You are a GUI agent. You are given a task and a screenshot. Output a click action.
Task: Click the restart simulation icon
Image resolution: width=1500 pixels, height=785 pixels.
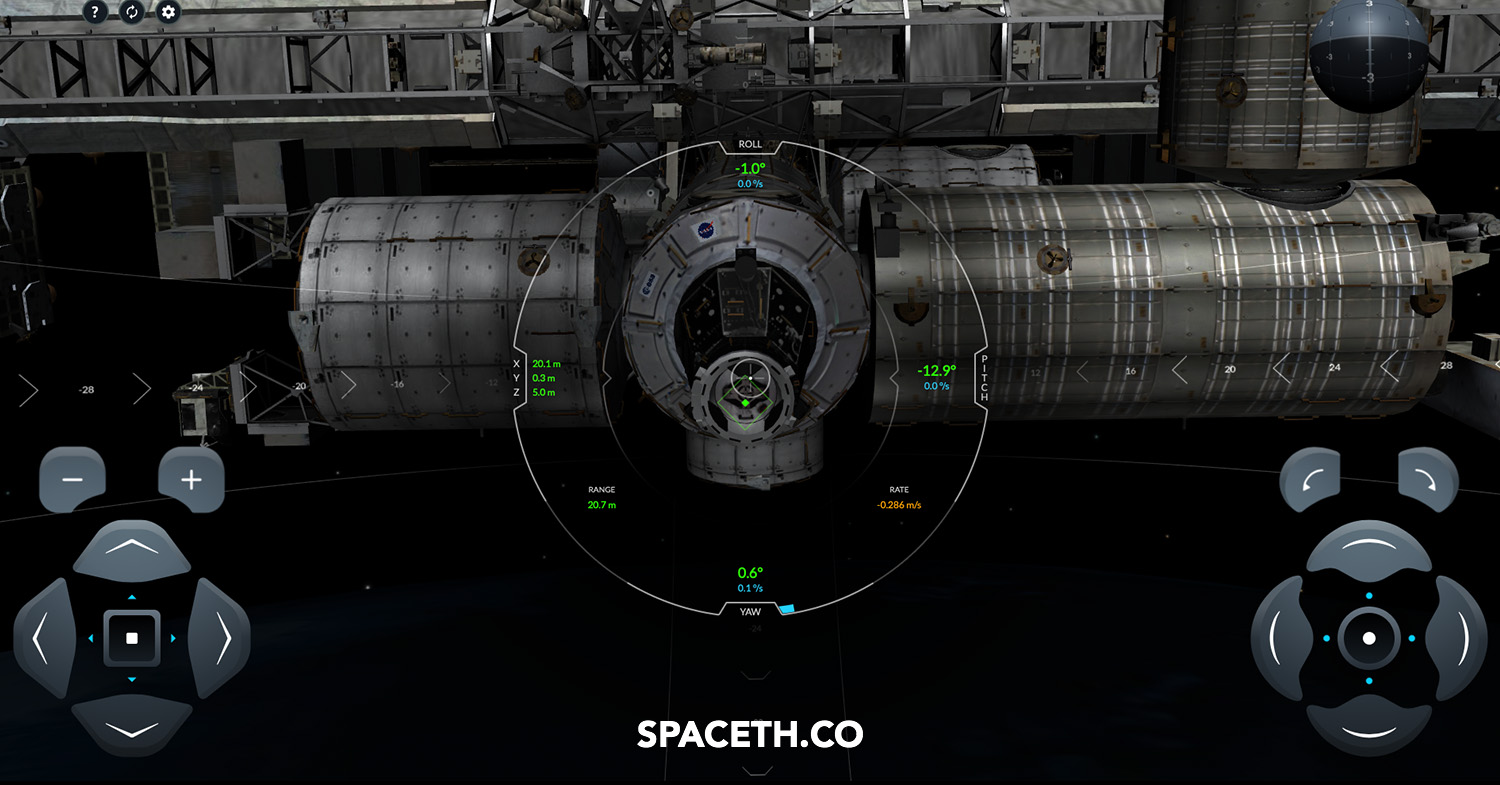[x=131, y=13]
